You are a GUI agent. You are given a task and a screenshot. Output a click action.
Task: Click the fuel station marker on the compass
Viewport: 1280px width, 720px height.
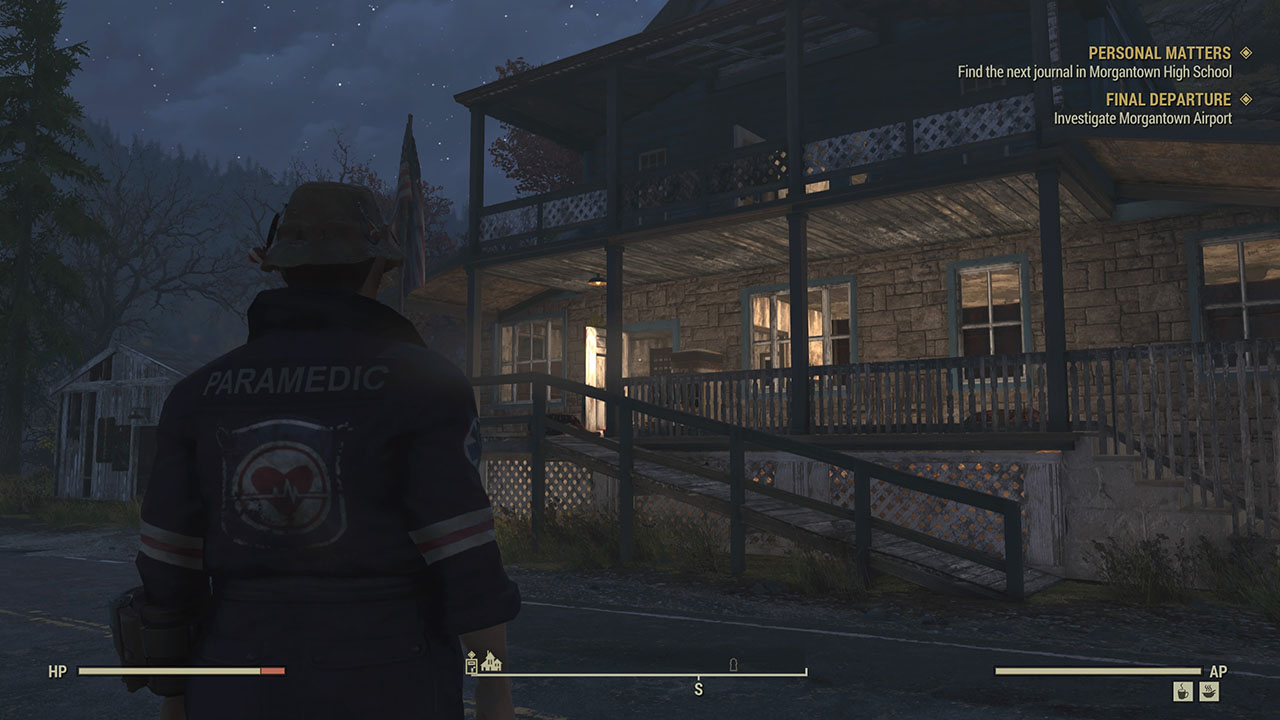tap(471, 666)
